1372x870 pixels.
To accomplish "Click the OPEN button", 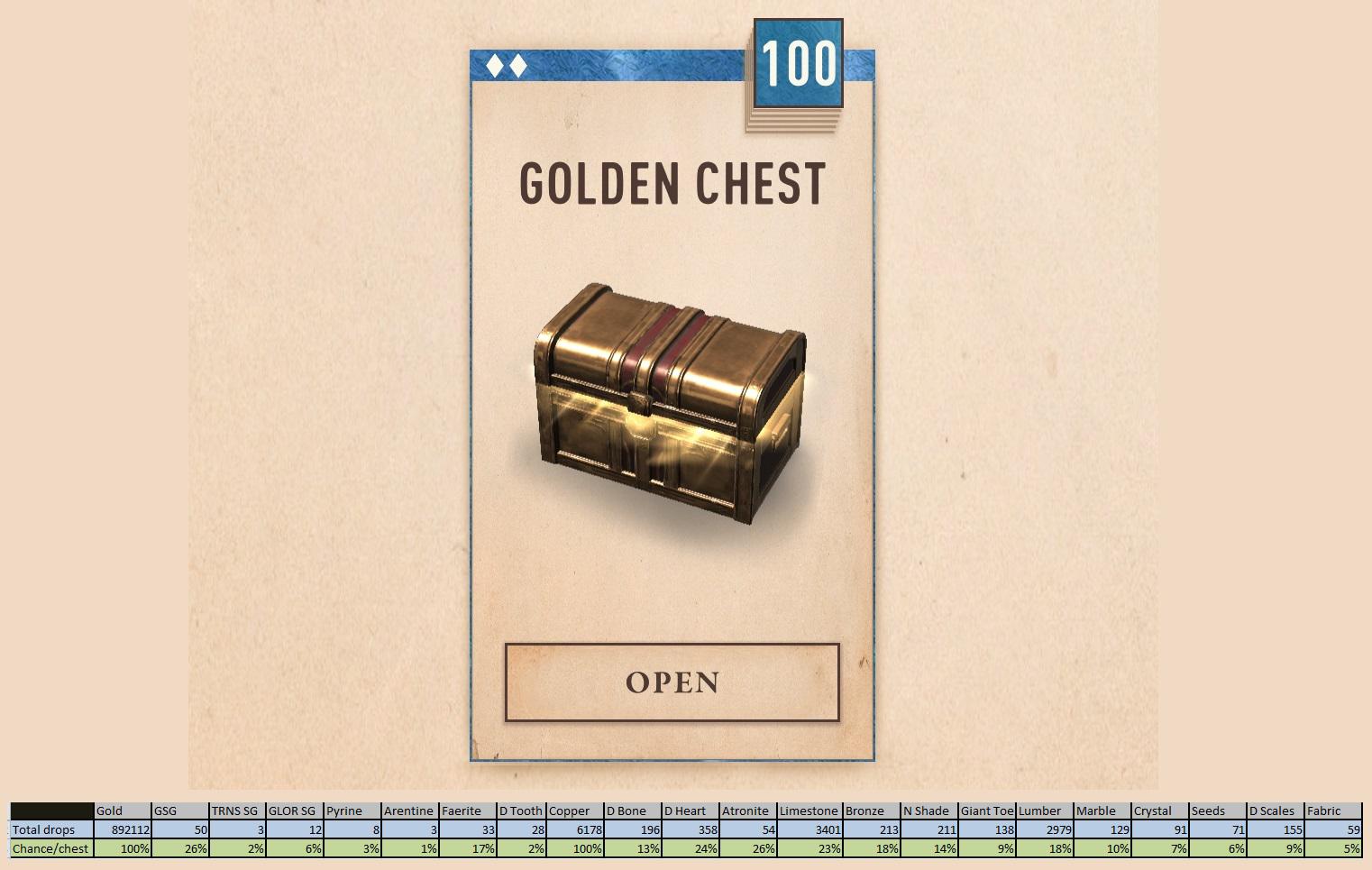I will coord(672,683).
